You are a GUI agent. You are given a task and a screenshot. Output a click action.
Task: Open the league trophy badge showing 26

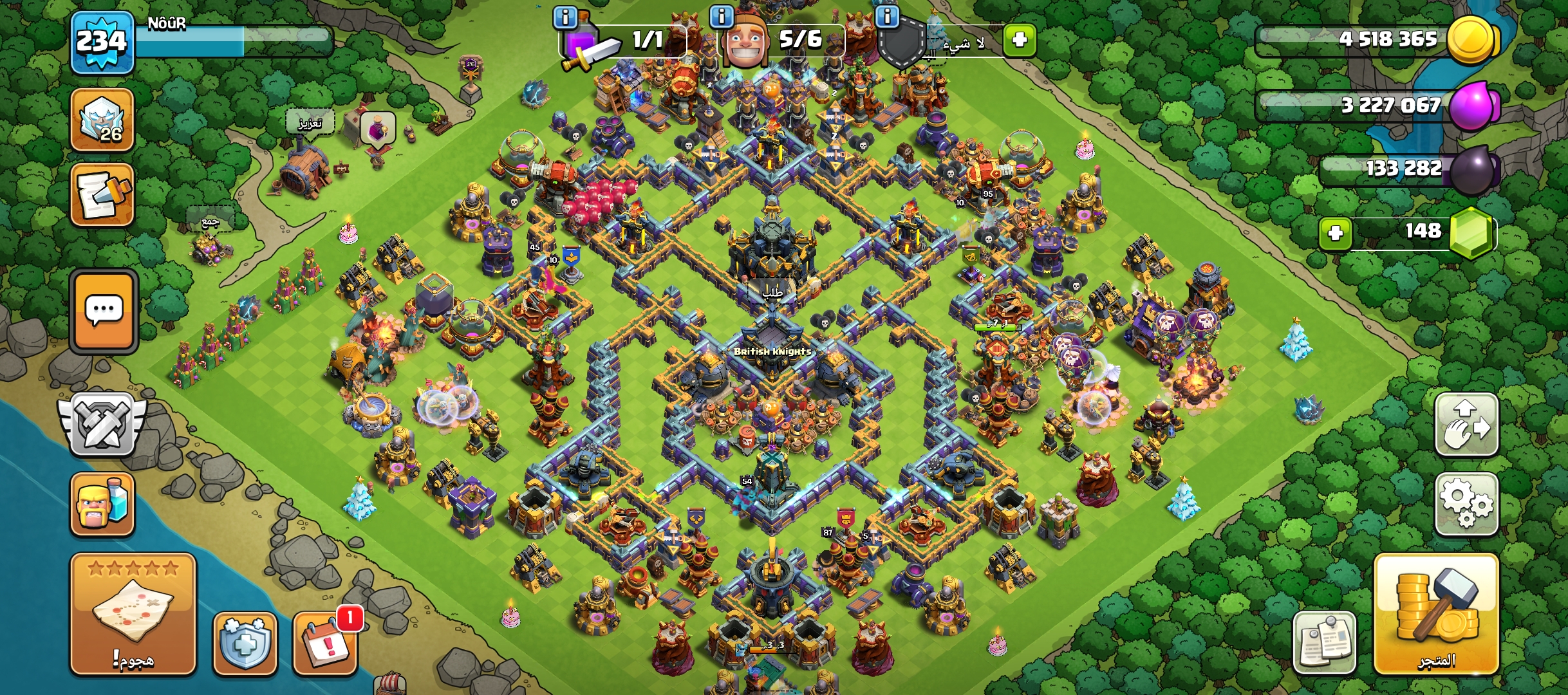[102, 120]
